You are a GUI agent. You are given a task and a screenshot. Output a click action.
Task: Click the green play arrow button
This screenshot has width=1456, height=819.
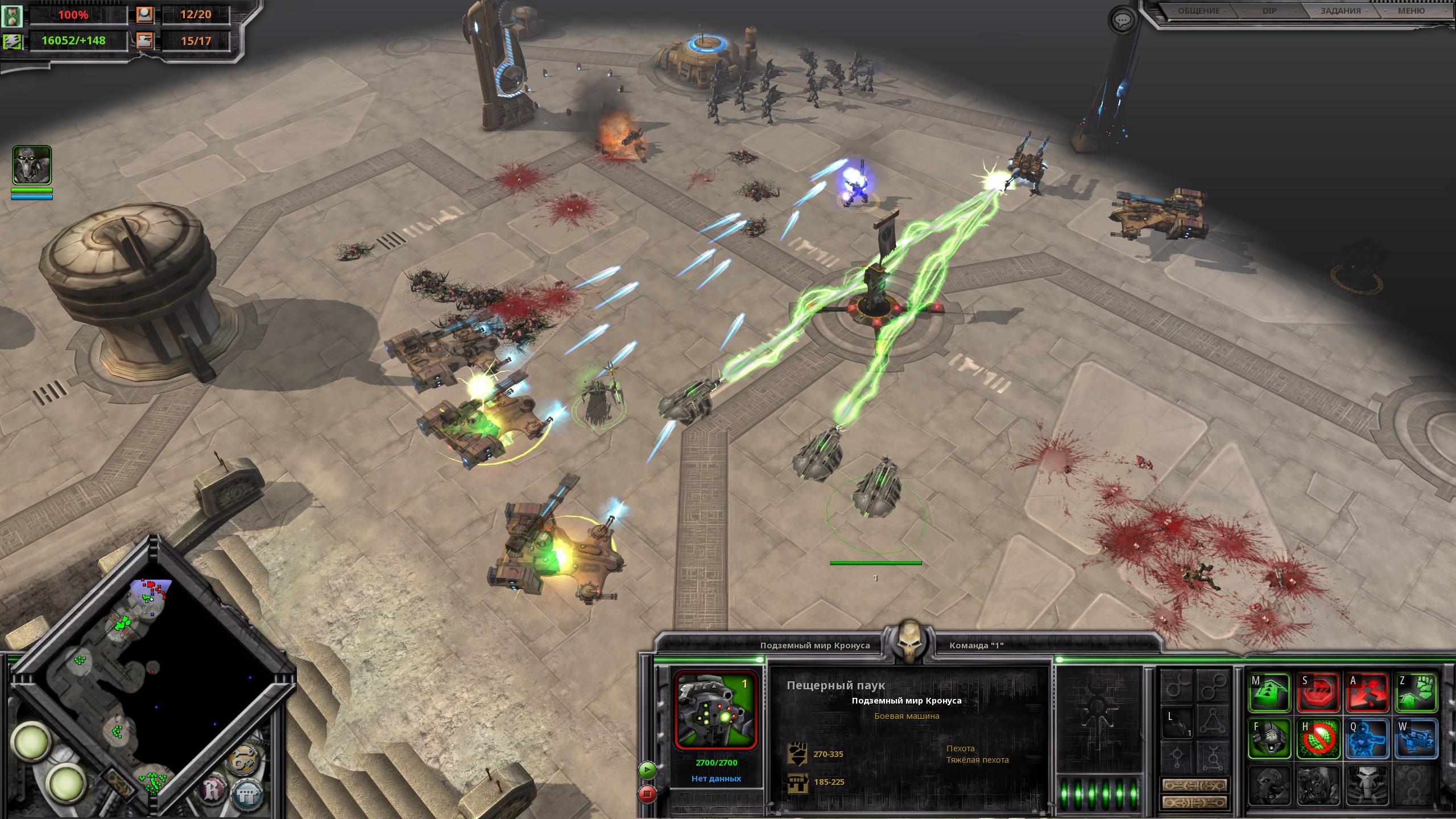tap(647, 770)
